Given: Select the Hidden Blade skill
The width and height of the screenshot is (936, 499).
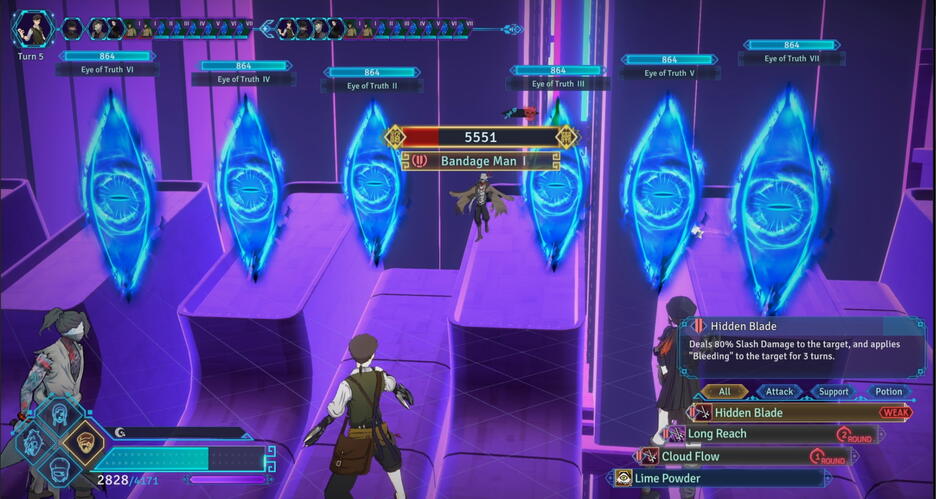Looking at the screenshot, I should (790, 412).
